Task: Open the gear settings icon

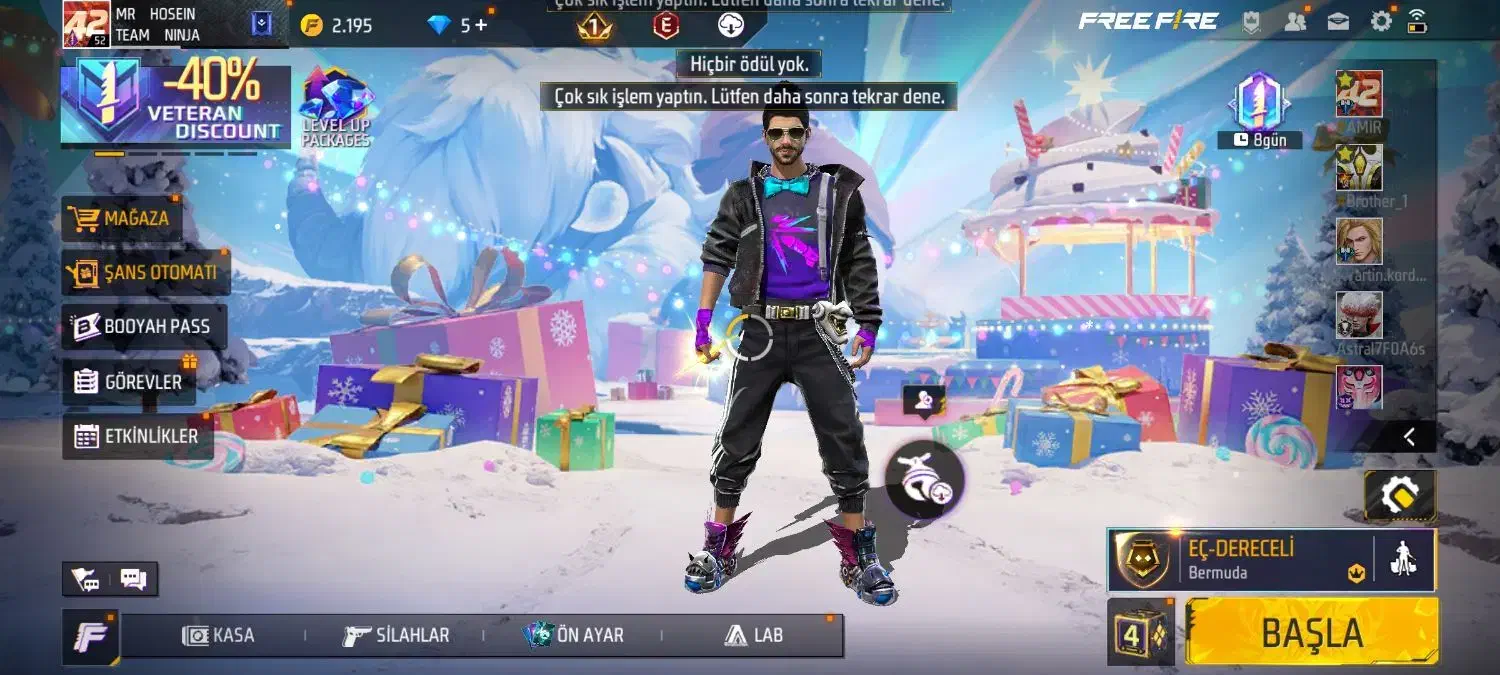Action: pos(1381,21)
